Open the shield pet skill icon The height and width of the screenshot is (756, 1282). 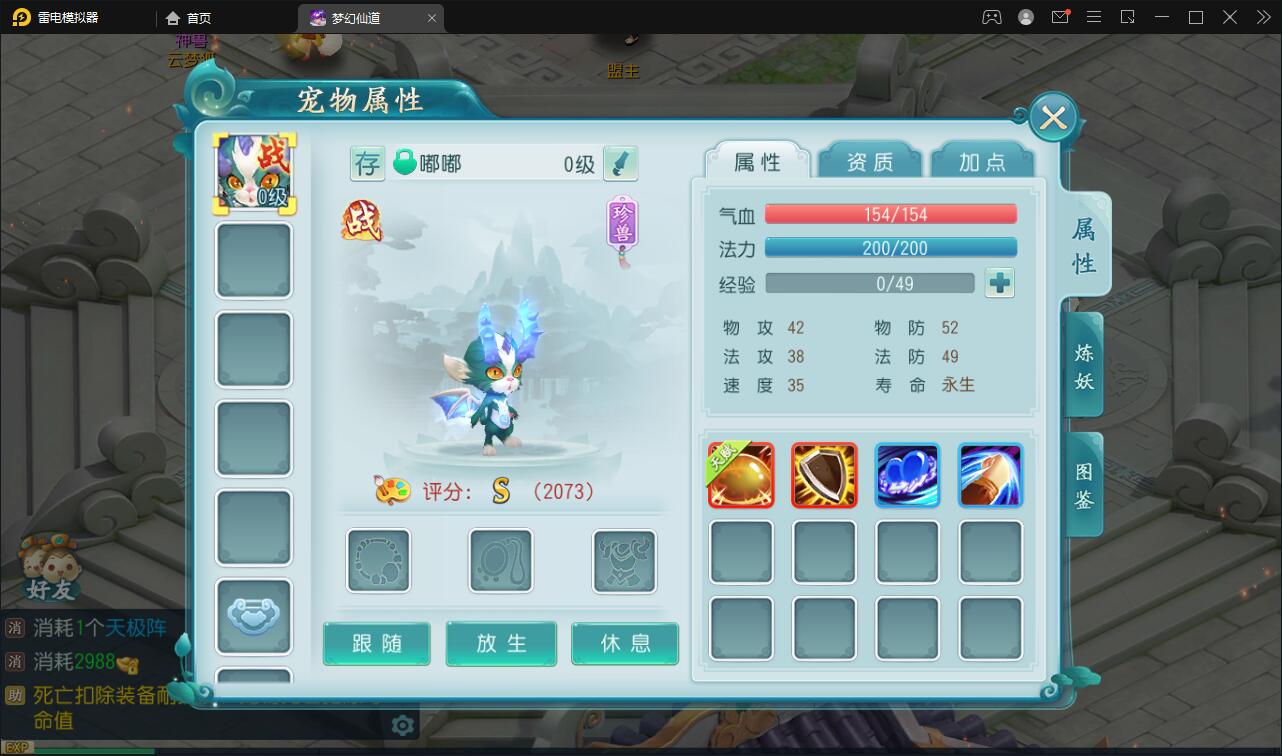[824, 475]
